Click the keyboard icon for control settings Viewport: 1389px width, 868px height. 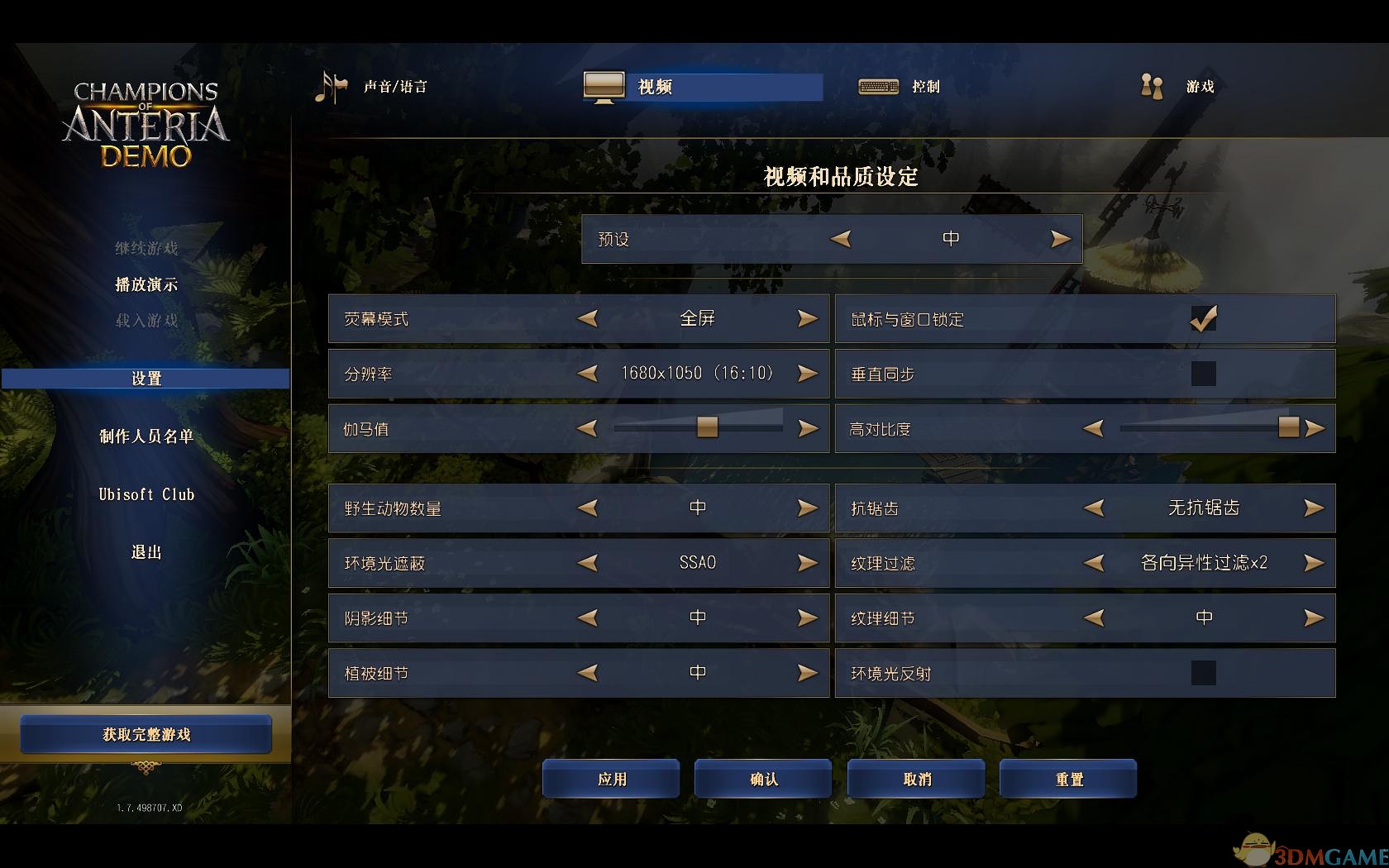(879, 86)
